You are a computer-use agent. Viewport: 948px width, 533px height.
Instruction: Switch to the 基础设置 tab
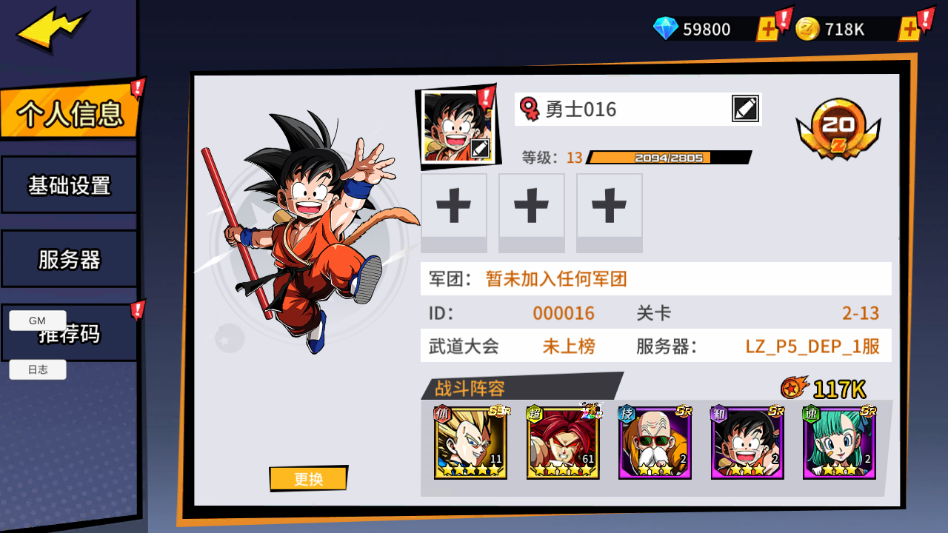(x=68, y=185)
